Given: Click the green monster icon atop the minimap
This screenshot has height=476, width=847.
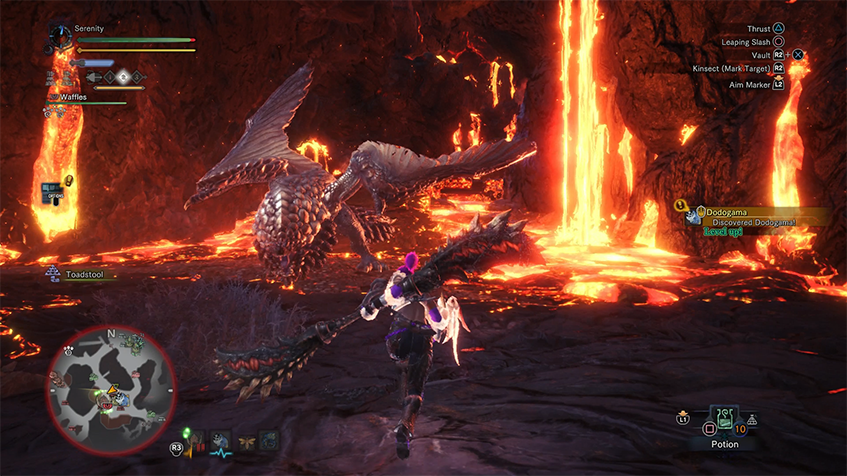Looking at the screenshot, I should tap(131, 343).
